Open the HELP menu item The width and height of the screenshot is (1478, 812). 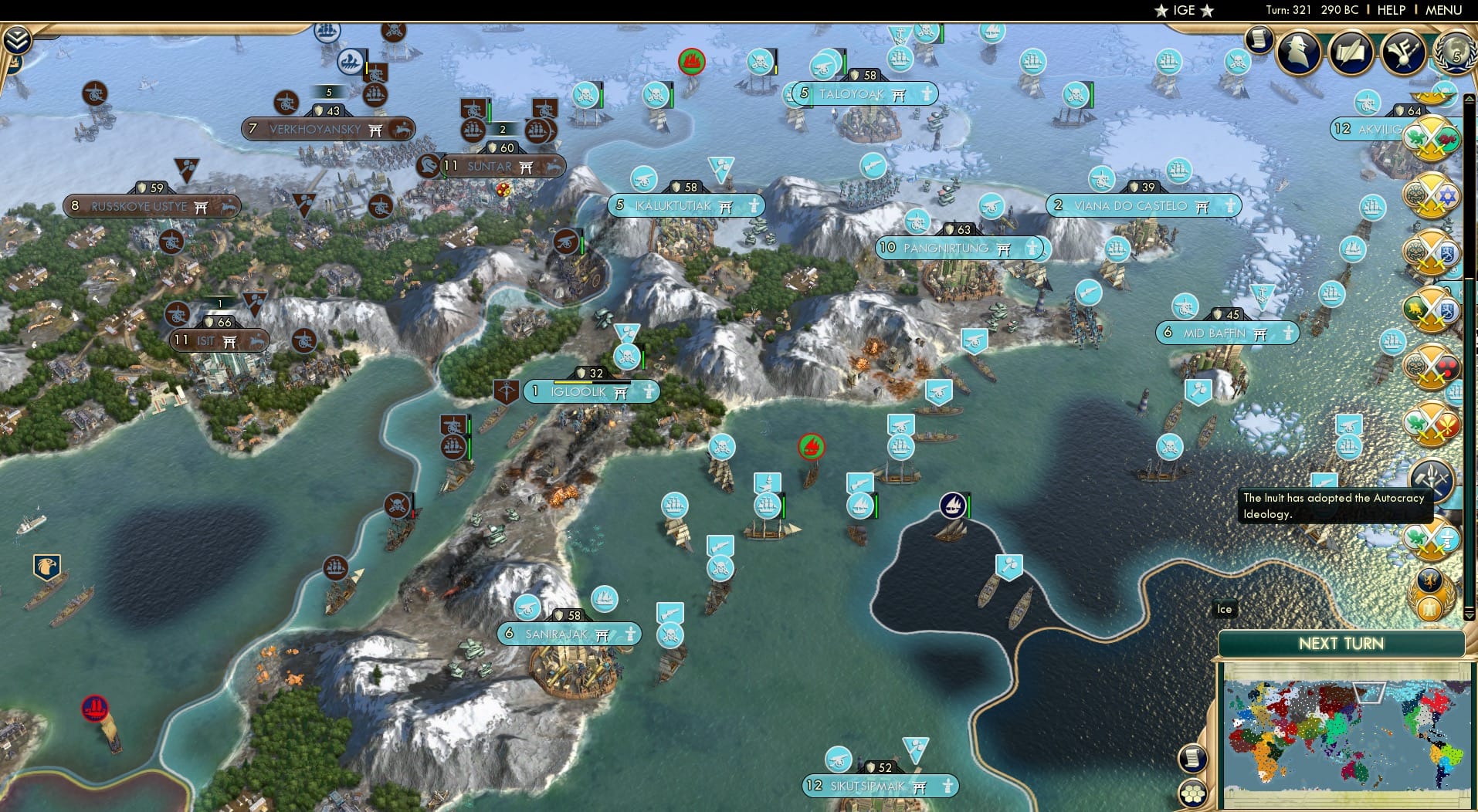[1390, 10]
